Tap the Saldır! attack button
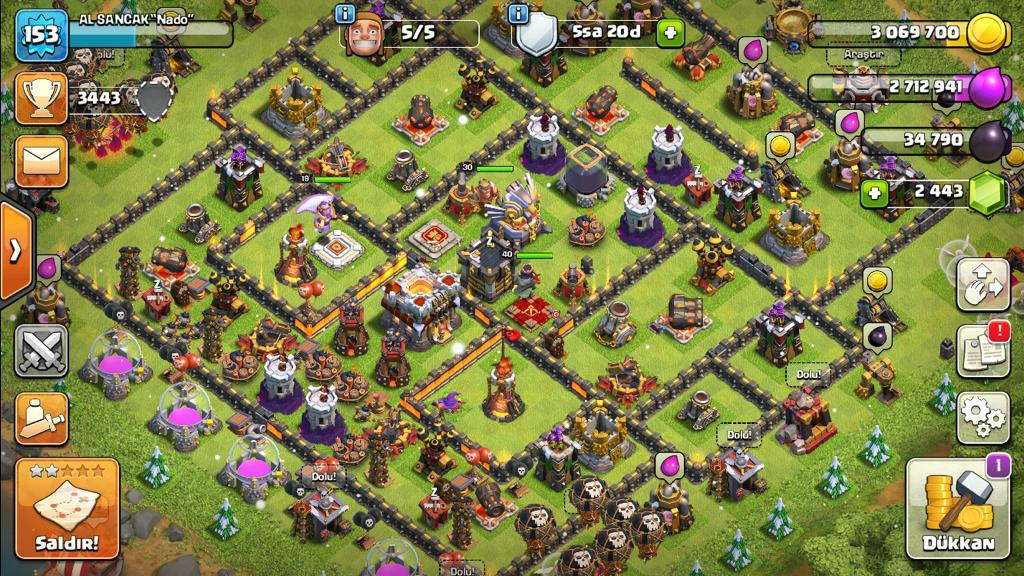 click(67, 511)
